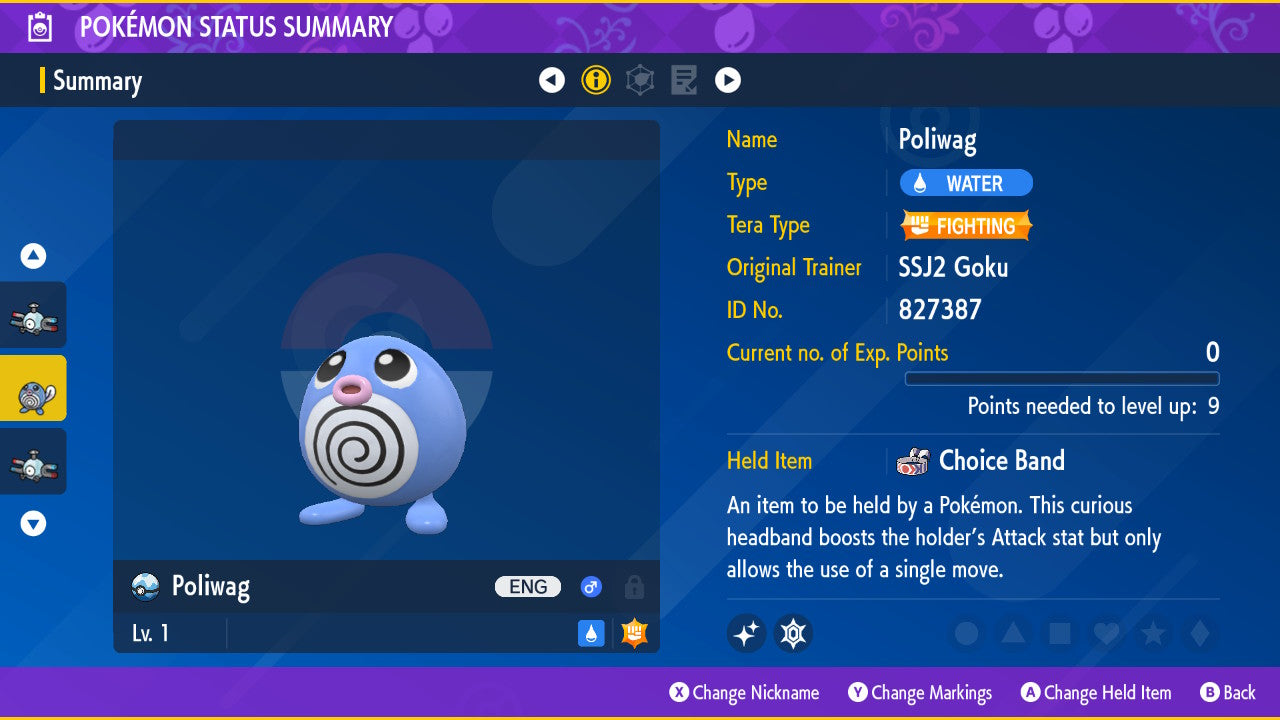This screenshot has height=720, width=1280.
Task: Open the moves memo tab
Action: tap(684, 80)
